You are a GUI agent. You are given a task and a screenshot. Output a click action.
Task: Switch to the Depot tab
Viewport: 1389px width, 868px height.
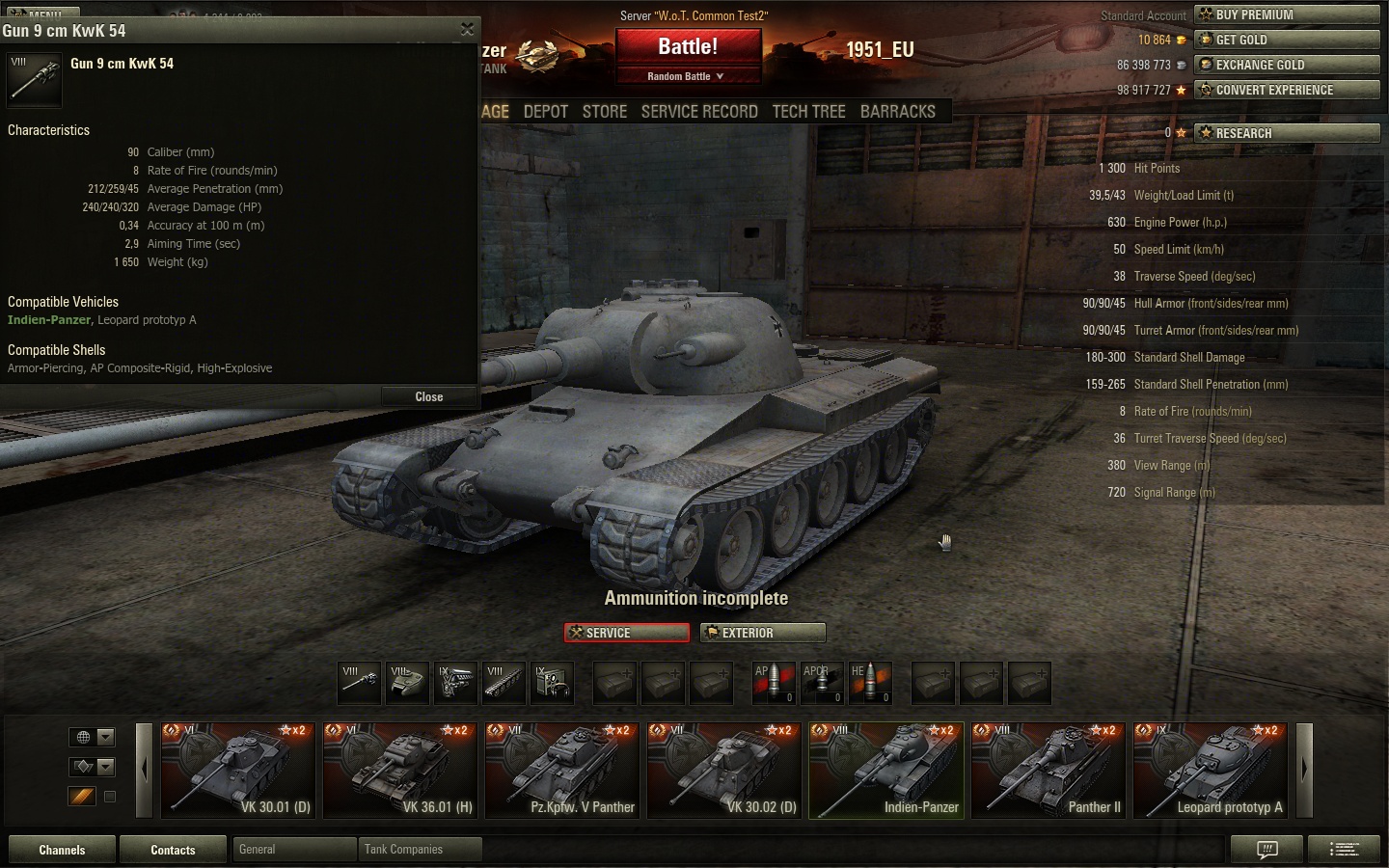(545, 112)
